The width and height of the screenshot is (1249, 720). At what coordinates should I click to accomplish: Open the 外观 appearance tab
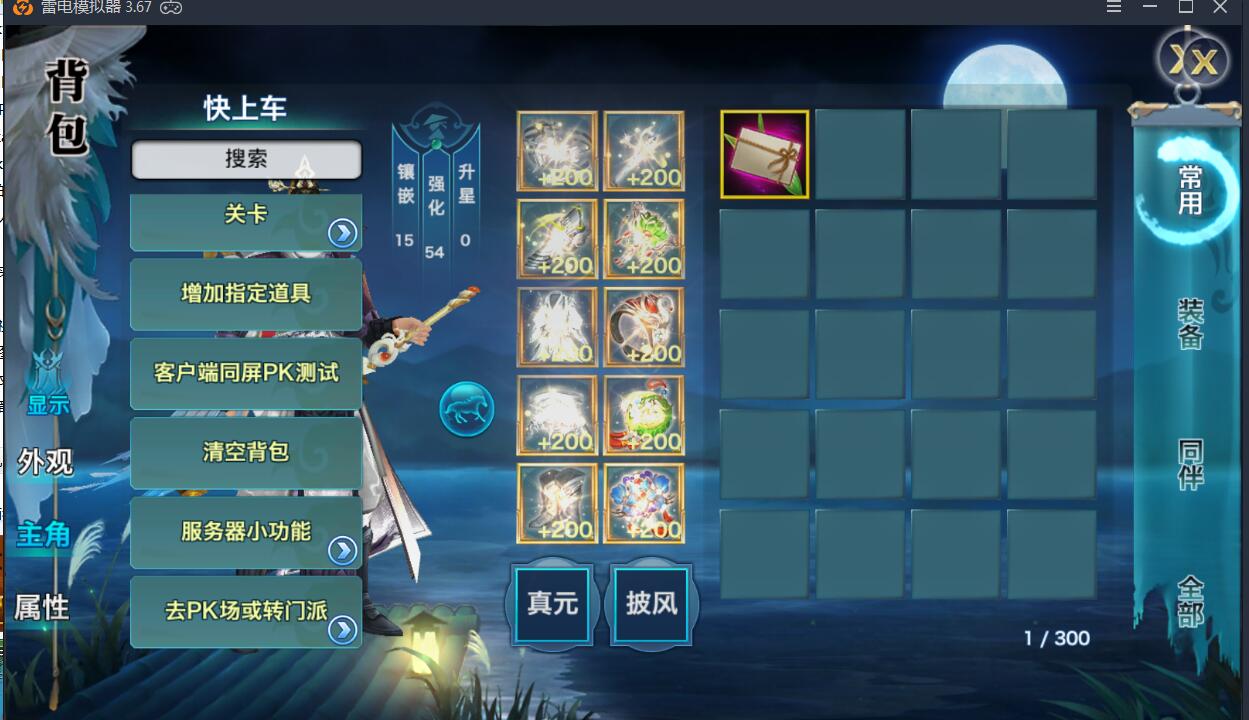point(45,462)
